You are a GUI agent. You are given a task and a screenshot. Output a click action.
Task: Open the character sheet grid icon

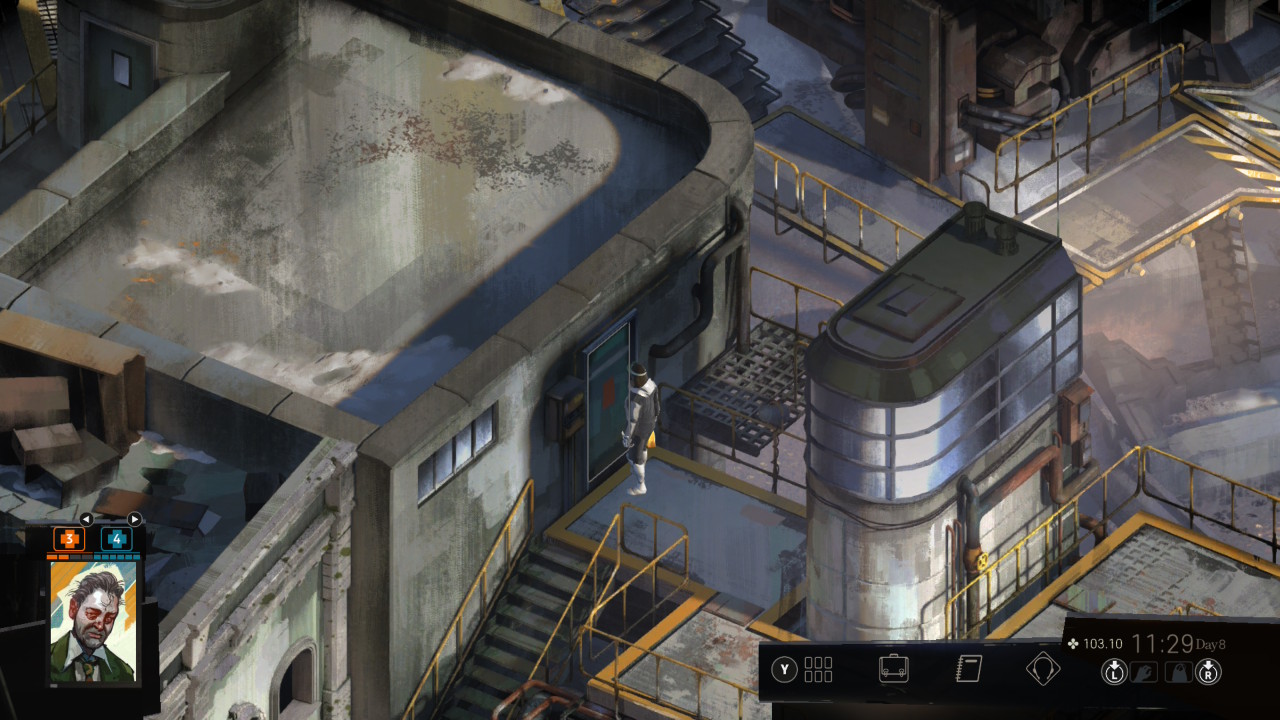click(817, 669)
